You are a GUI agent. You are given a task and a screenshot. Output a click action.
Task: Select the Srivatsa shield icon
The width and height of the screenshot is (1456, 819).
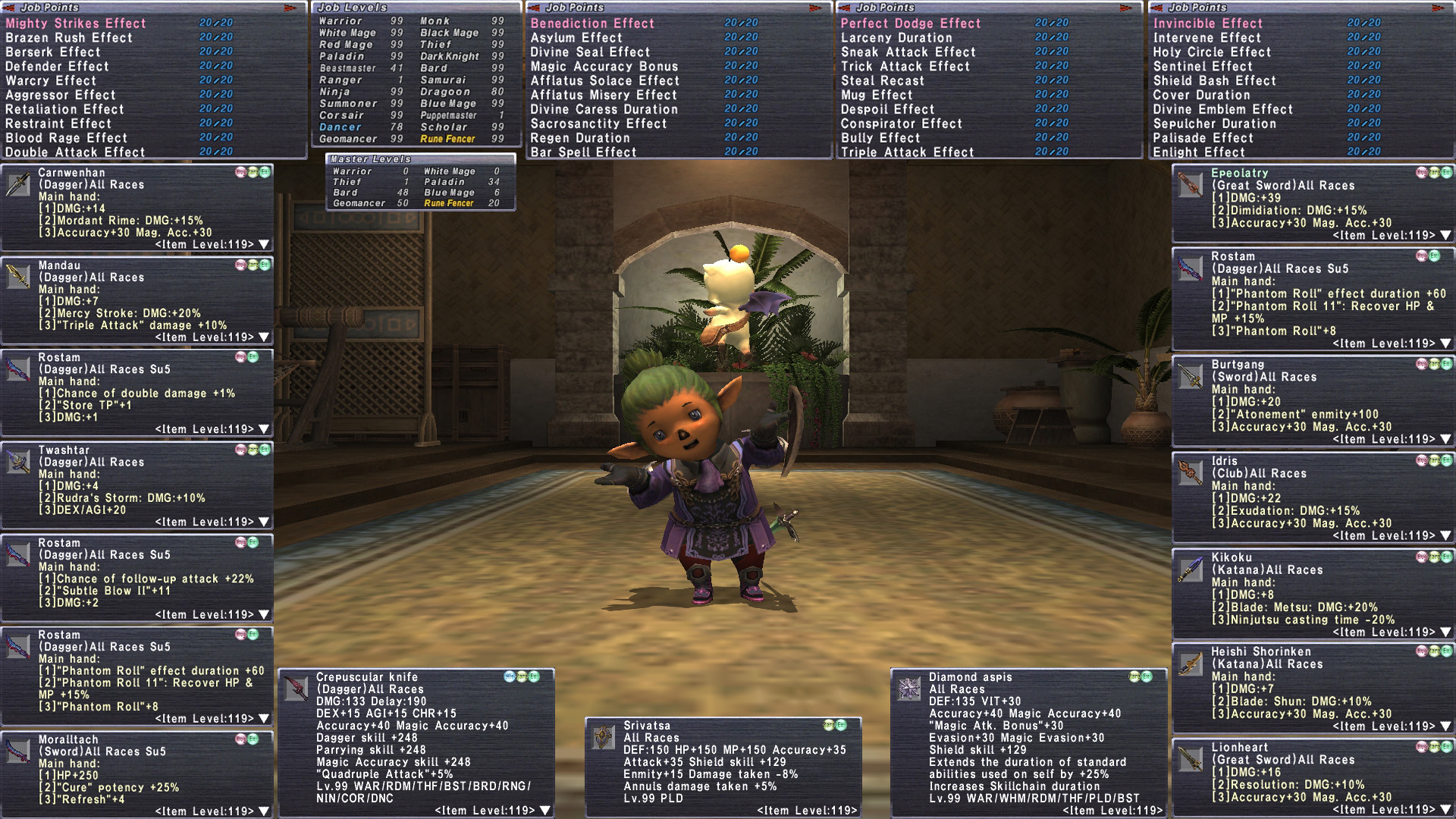point(604,737)
